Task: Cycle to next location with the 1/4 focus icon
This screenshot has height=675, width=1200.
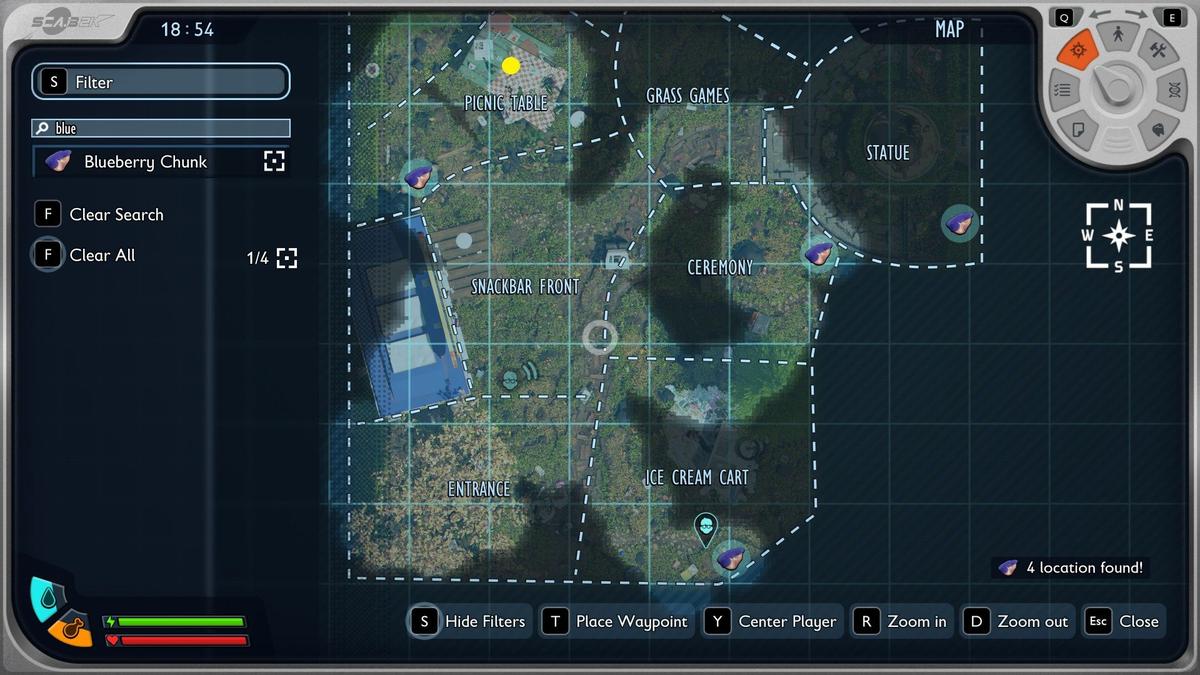Action: coord(287,258)
